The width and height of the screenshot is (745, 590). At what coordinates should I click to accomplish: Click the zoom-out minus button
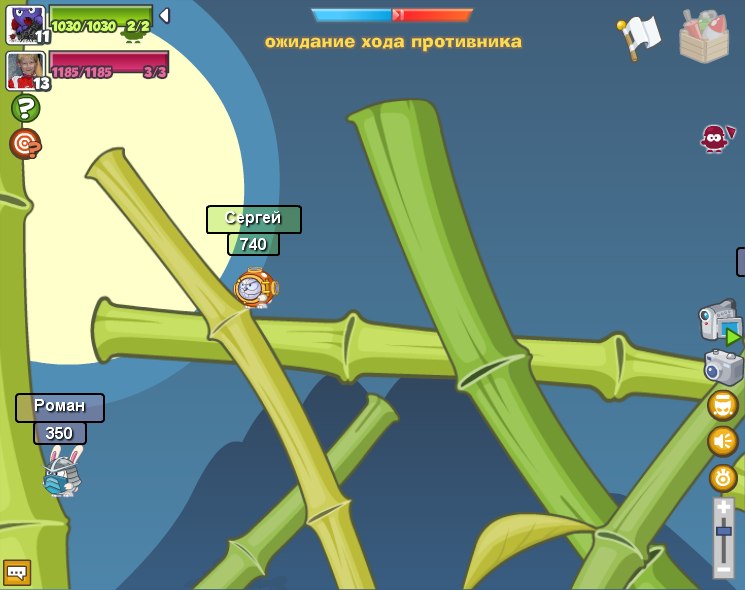tap(723, 568)
